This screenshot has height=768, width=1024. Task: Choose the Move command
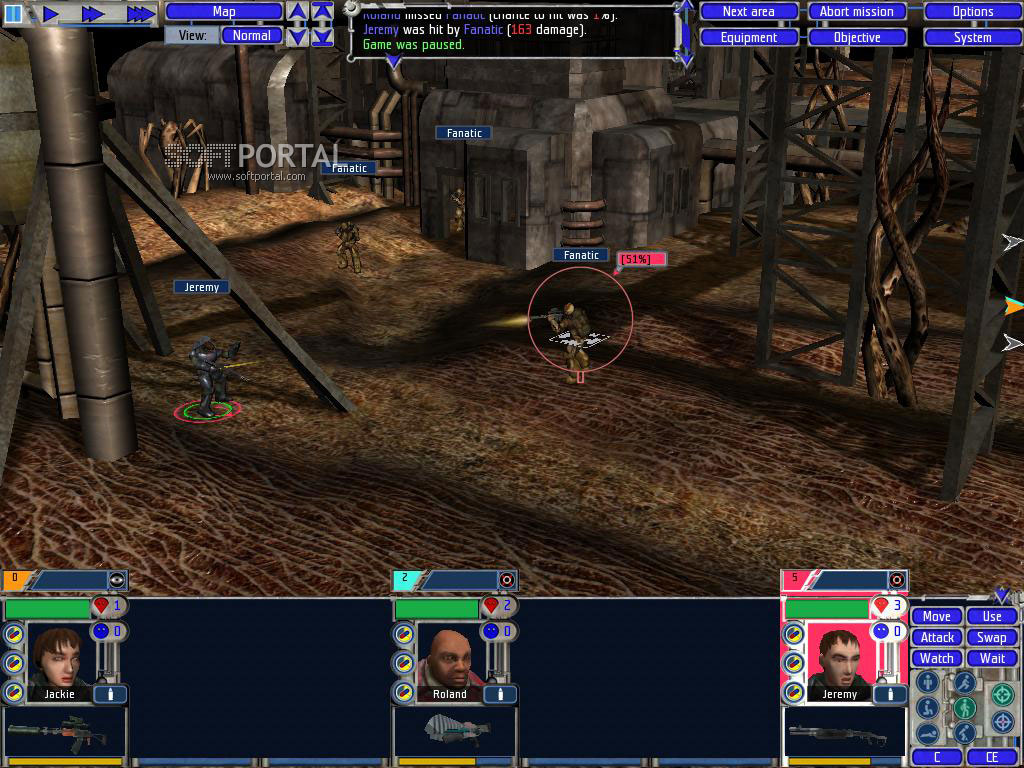coord(937,616)
